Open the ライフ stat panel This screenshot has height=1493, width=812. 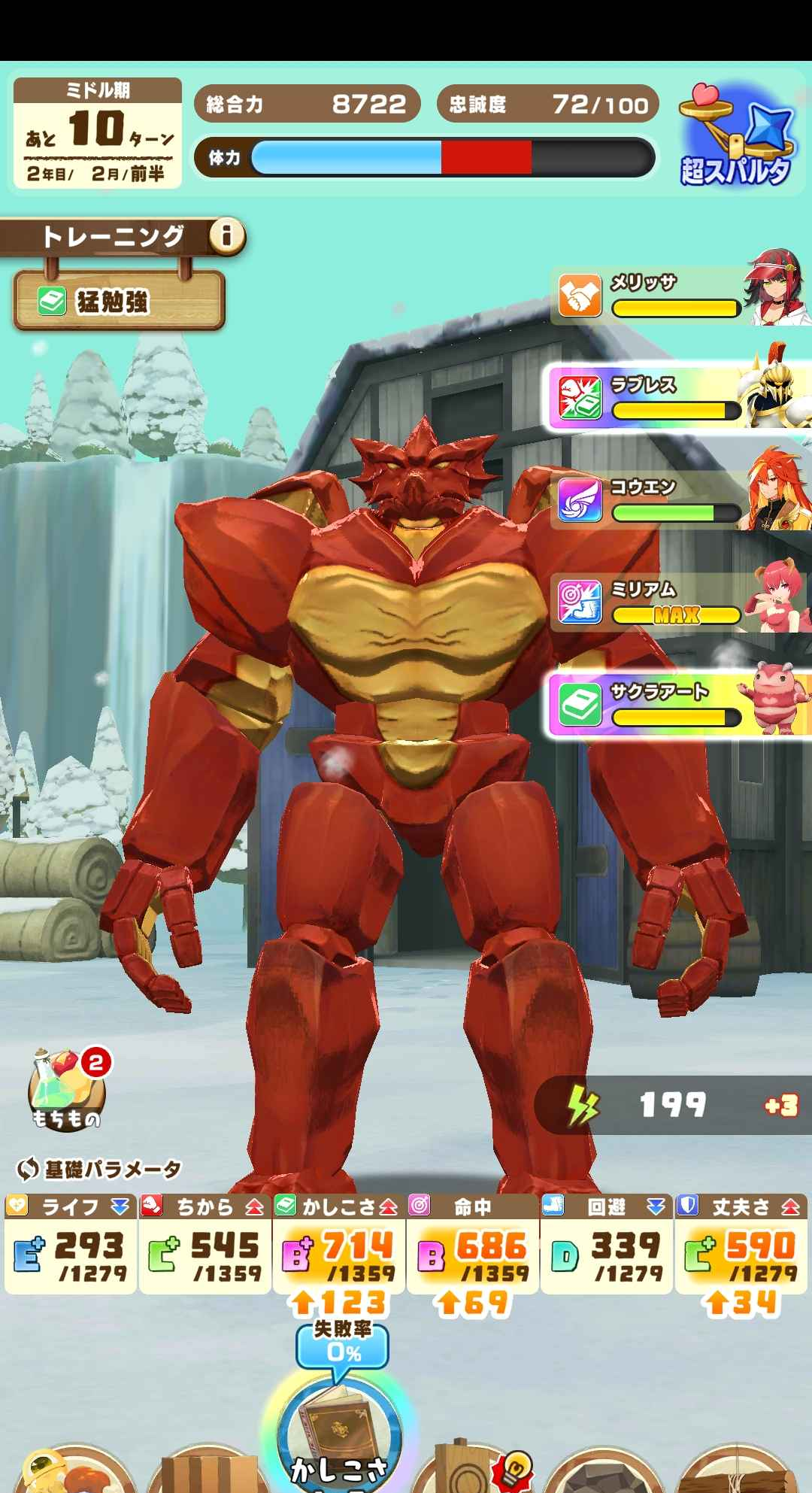71,1245
